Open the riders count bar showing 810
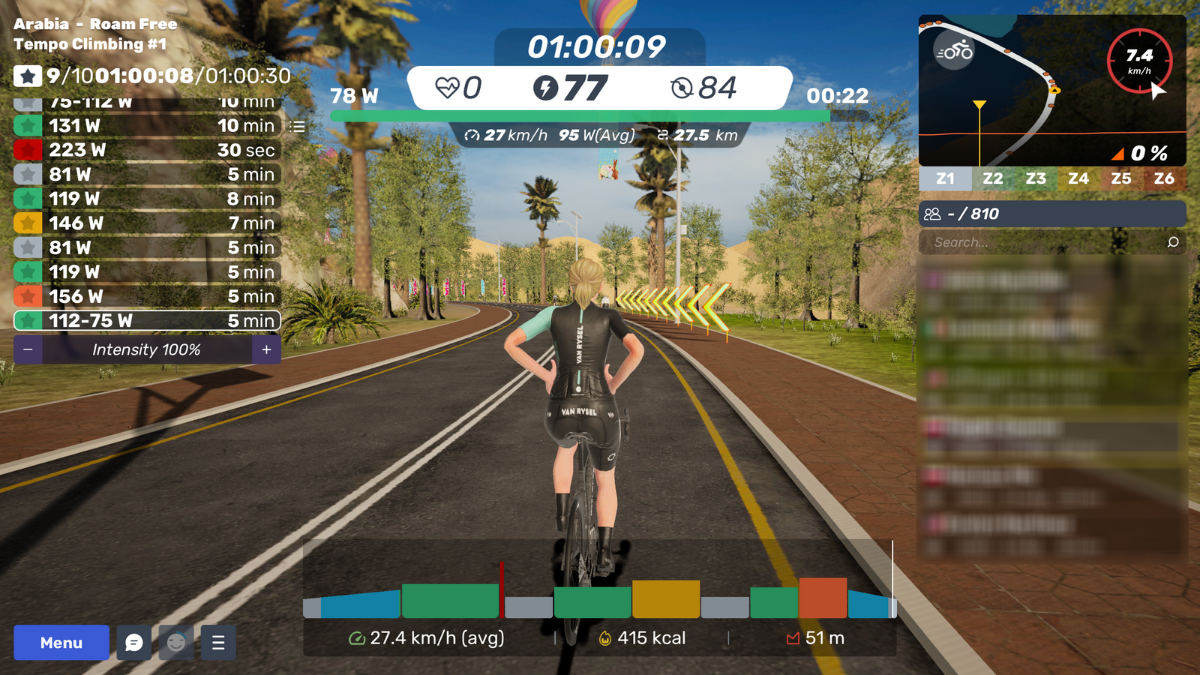Viewport: 1200px width, 675px height. 1052,214
